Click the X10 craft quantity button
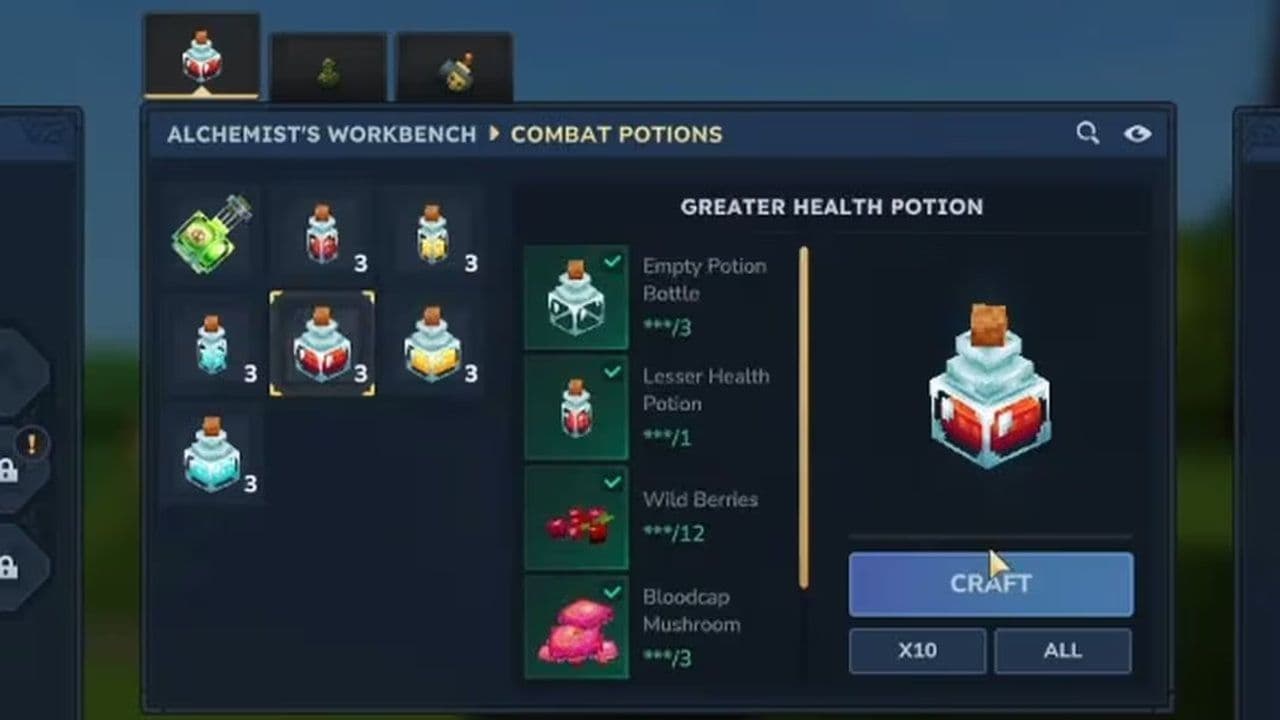 point(916,651)
